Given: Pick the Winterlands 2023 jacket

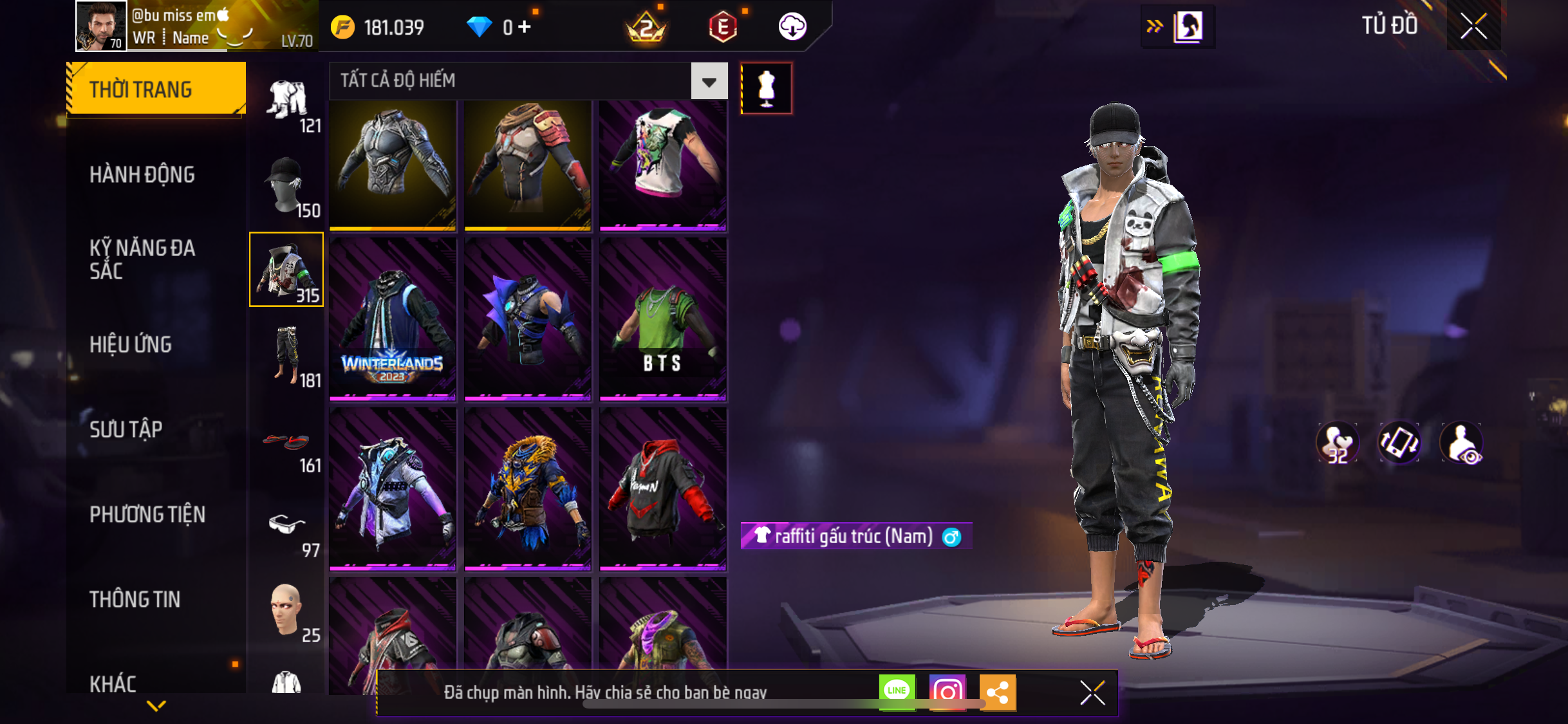Looking at the screenshot, I should (x=393, y=319).
